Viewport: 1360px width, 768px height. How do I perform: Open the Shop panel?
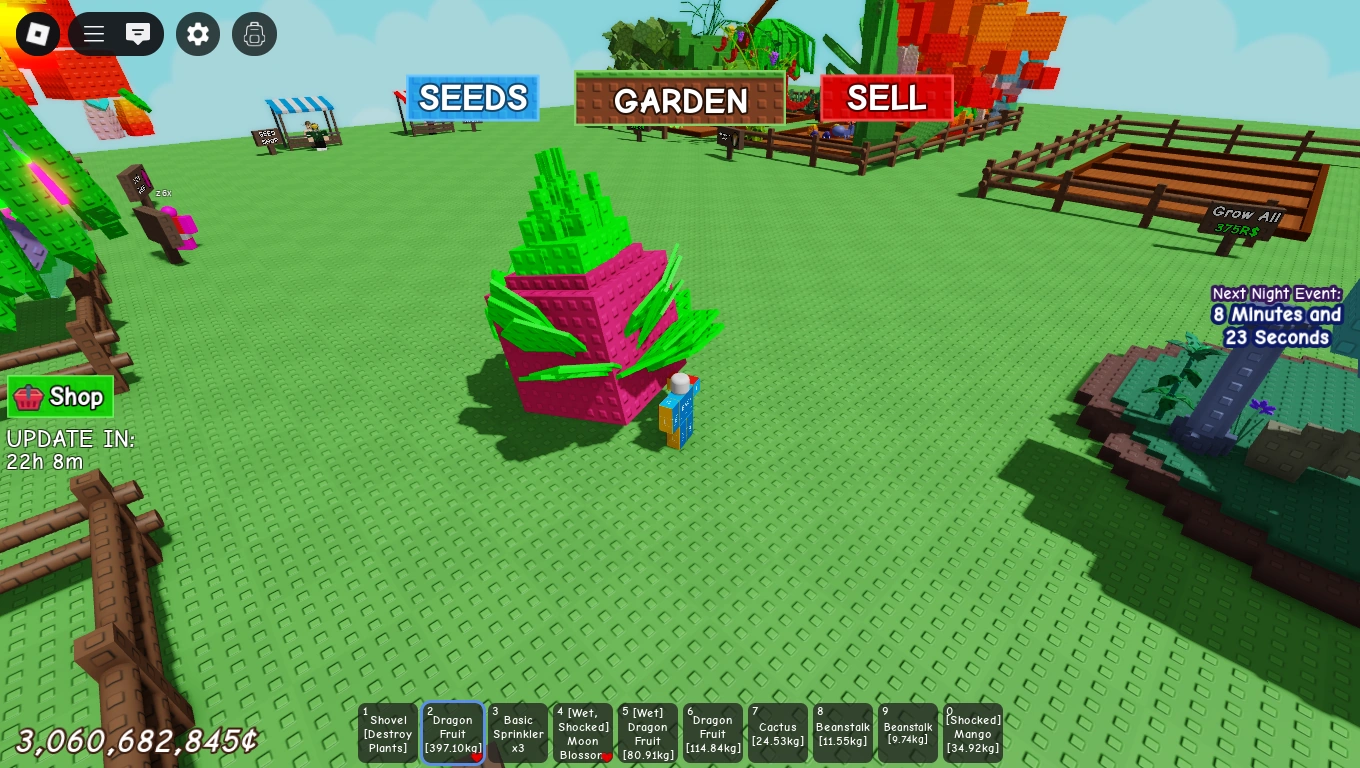[x=60, y=396]
